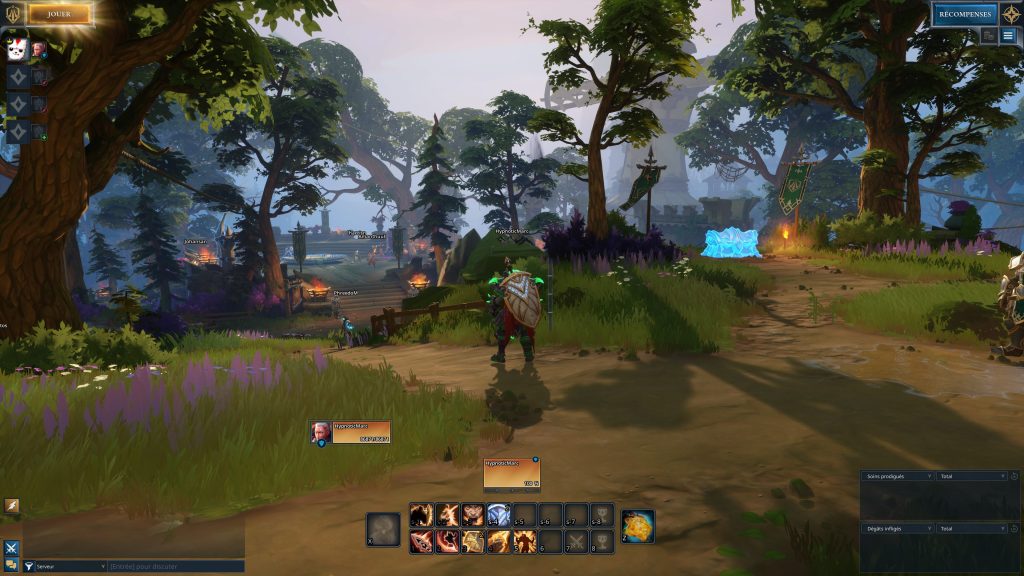Click the orange Jouer button
The image size is (1024, 576).
click(59, 14)
